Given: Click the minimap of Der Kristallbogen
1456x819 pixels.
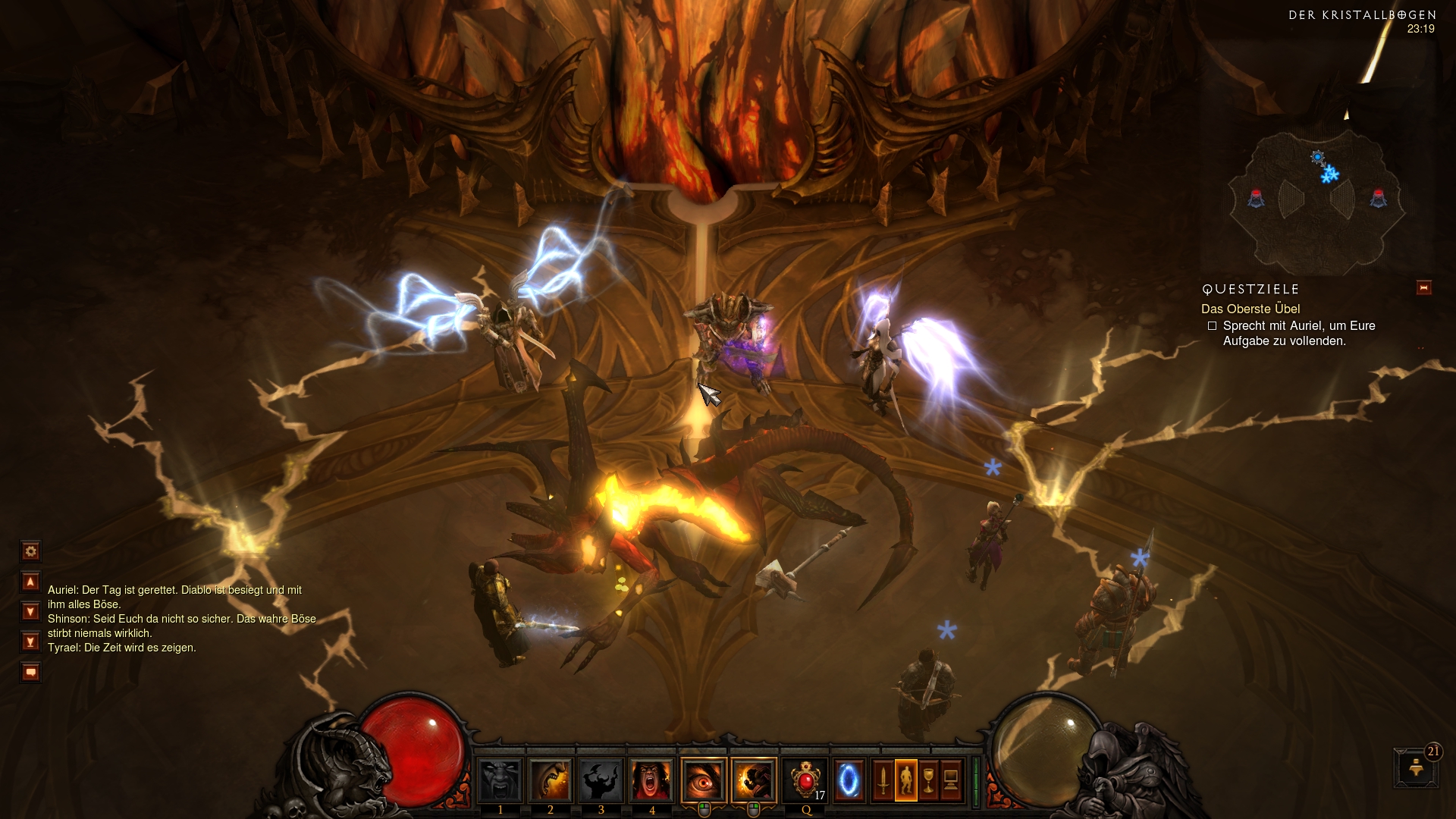Looking at the screenshot, I should pos(1317,201).
